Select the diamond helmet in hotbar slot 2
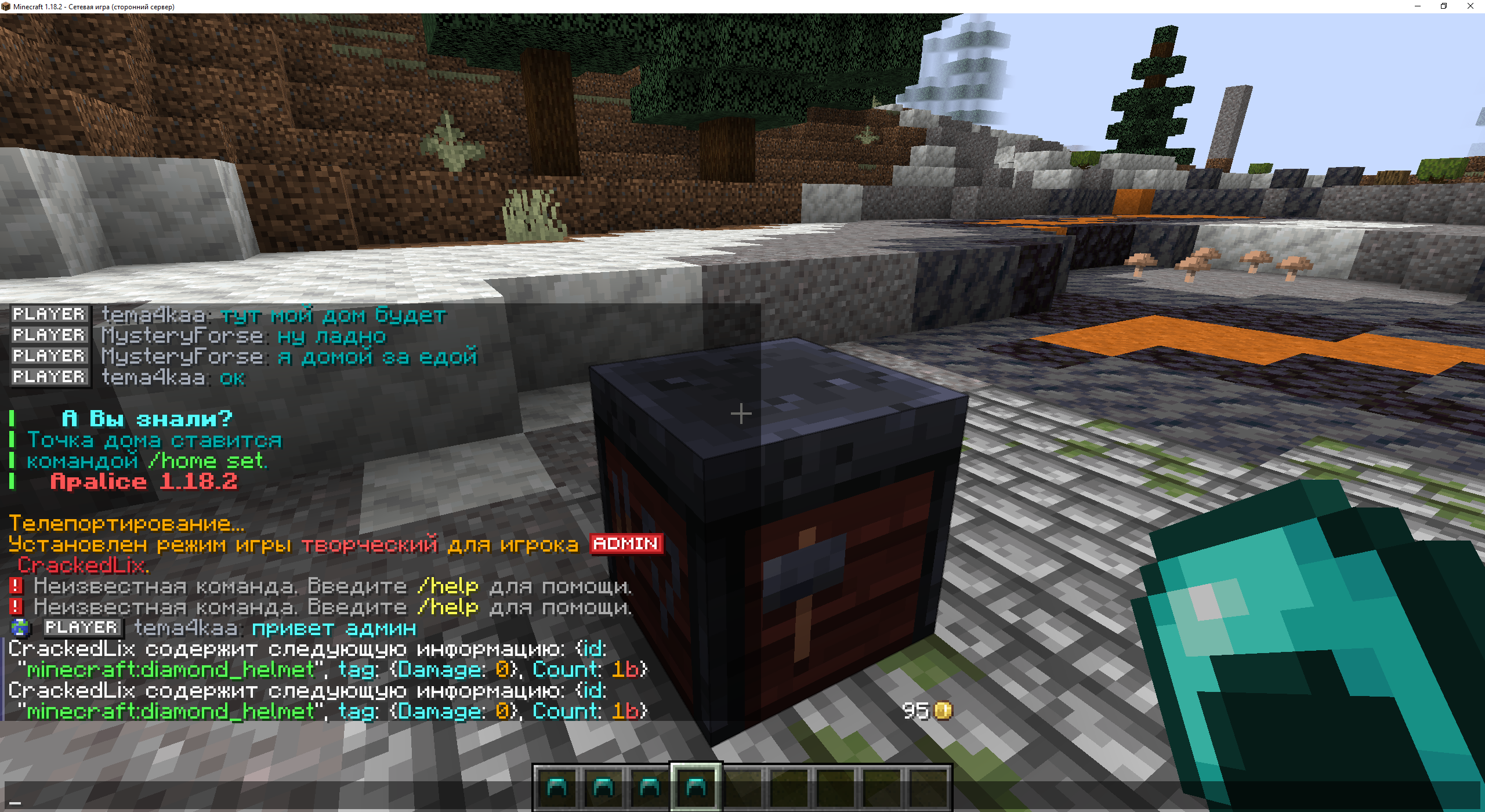 [603, 788]
